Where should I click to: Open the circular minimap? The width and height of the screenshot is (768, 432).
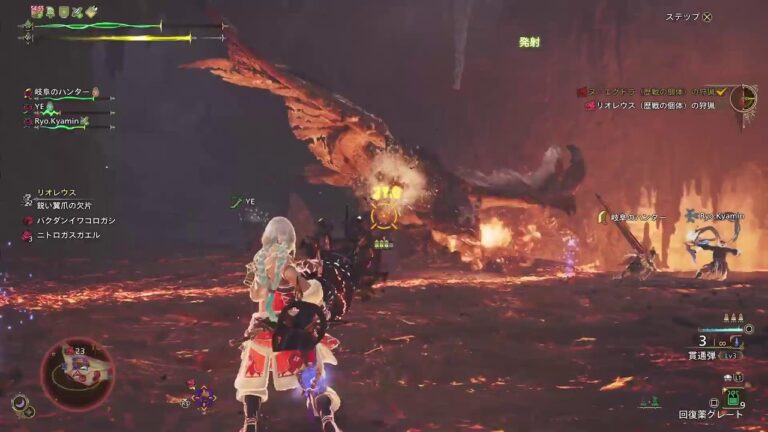tap(77, 373)
